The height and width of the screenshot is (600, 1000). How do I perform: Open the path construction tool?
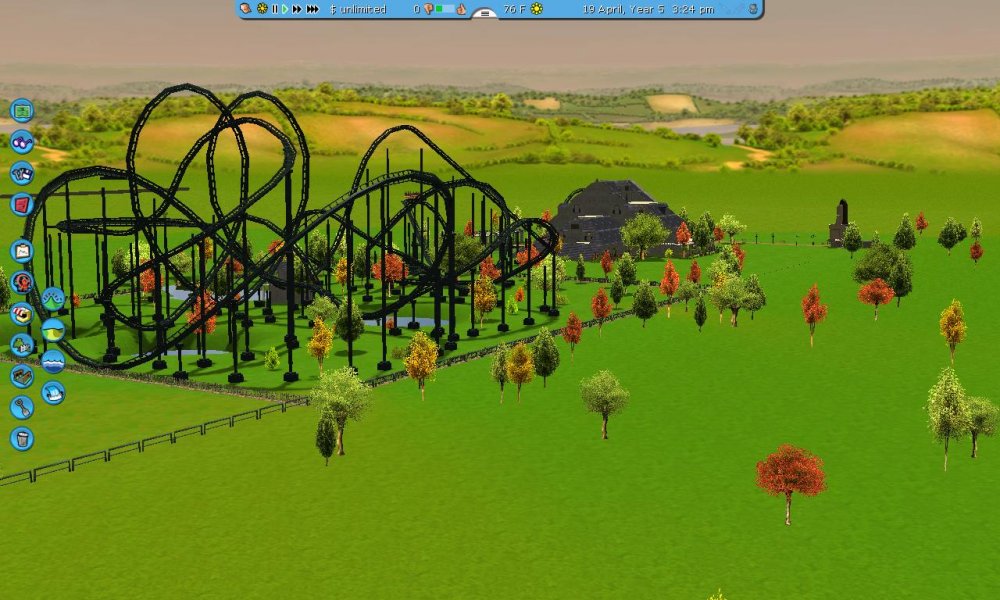22,376
